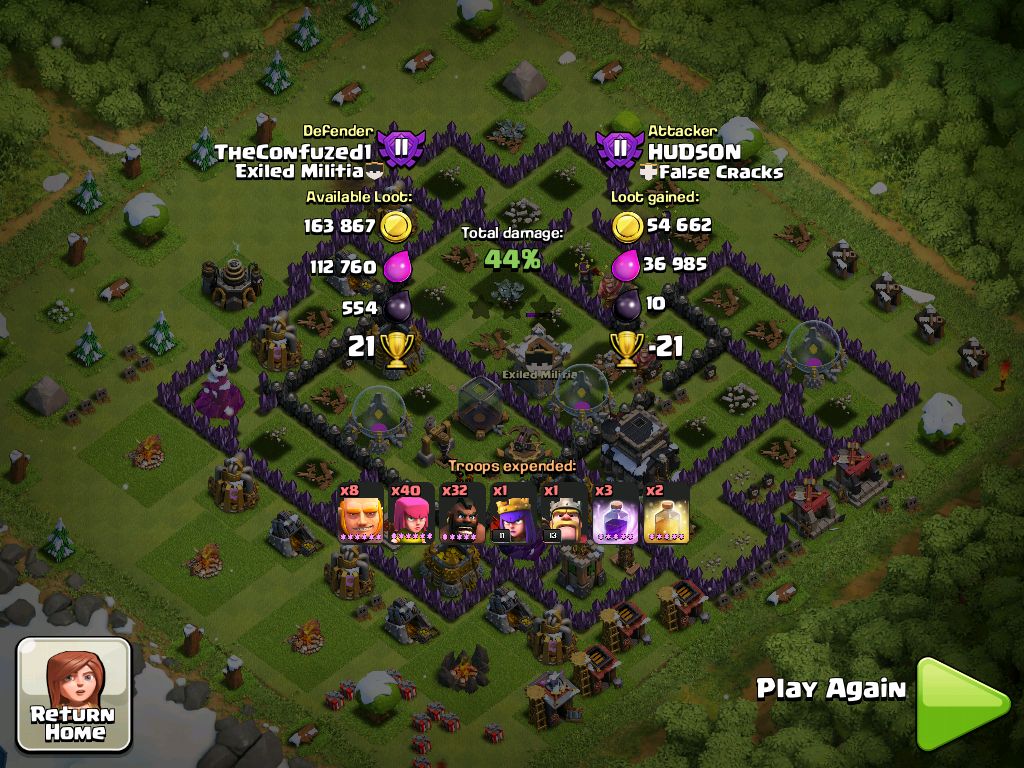1024x768 pixels.
Task: Tap the purple Rage spell icon
Action: (x=615, y=514)
